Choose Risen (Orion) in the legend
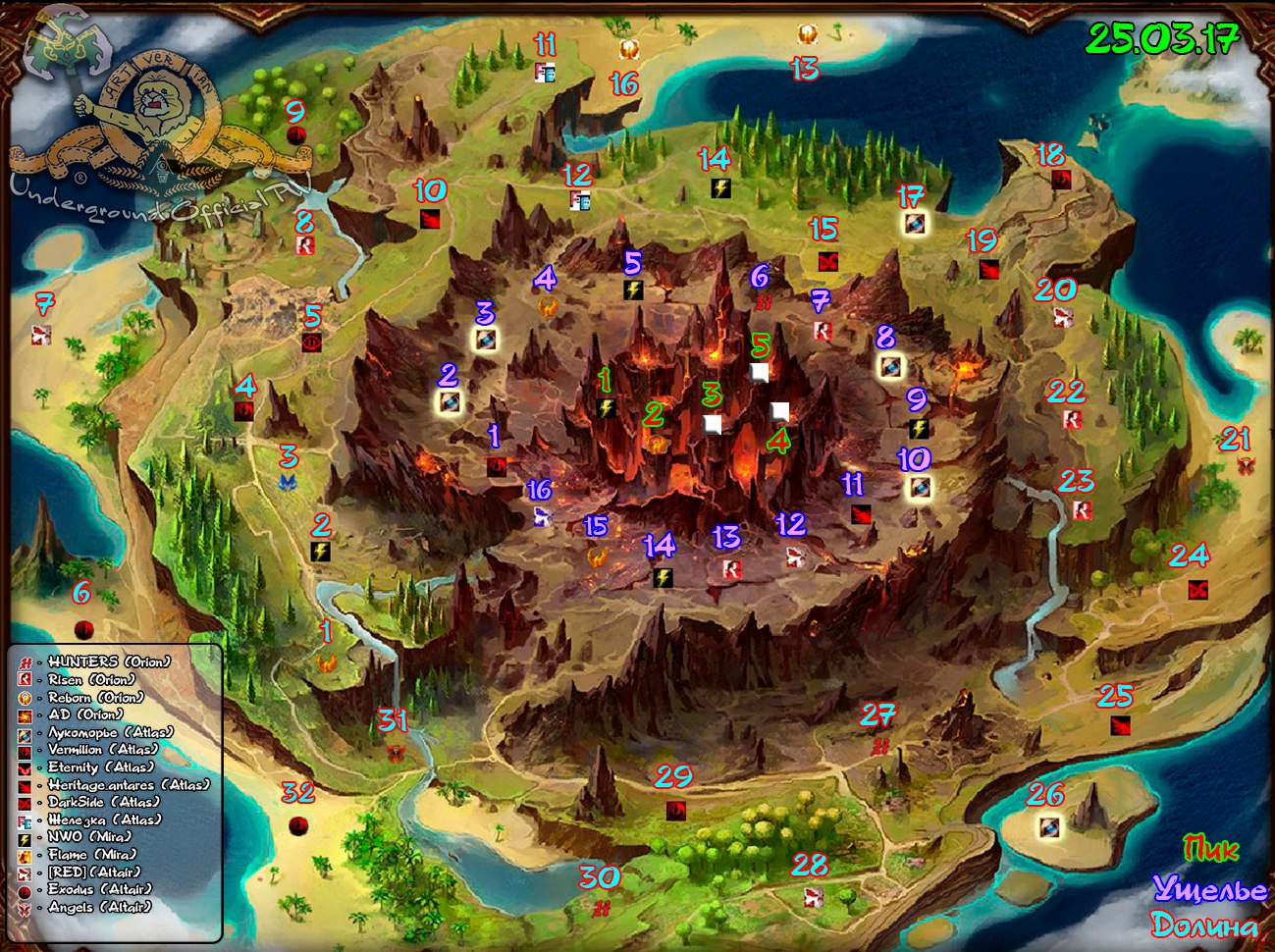The height and width of the screenshot is (952, 1275). pos(91,680)
